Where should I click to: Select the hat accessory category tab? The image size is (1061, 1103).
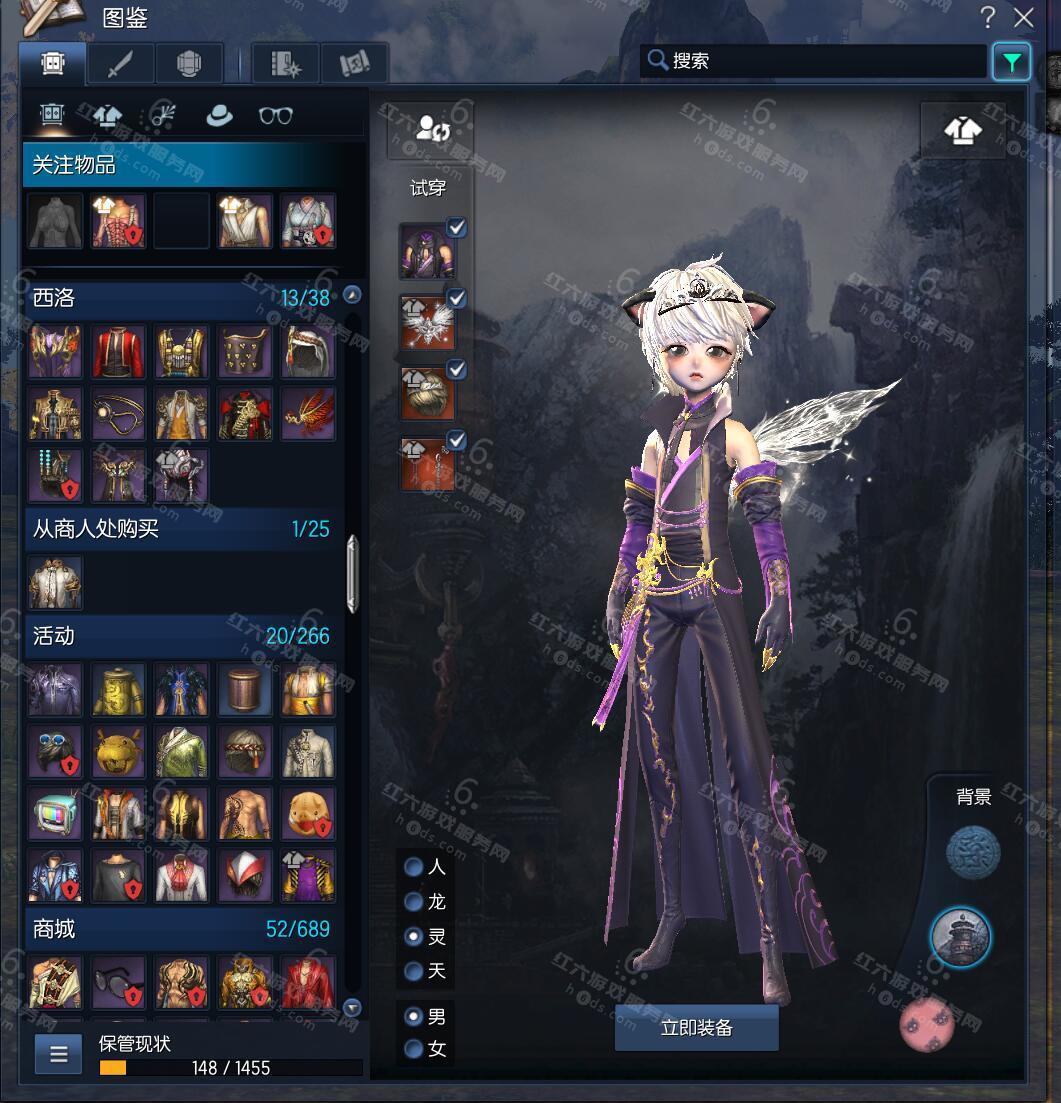click(x=219, y=115)
